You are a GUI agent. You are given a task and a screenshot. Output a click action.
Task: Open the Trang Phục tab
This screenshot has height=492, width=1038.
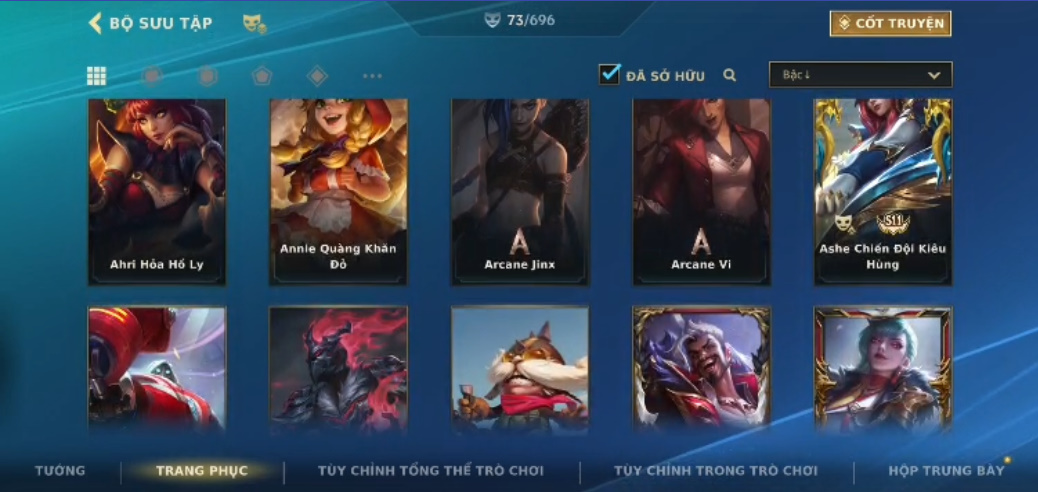pos(202,470)
